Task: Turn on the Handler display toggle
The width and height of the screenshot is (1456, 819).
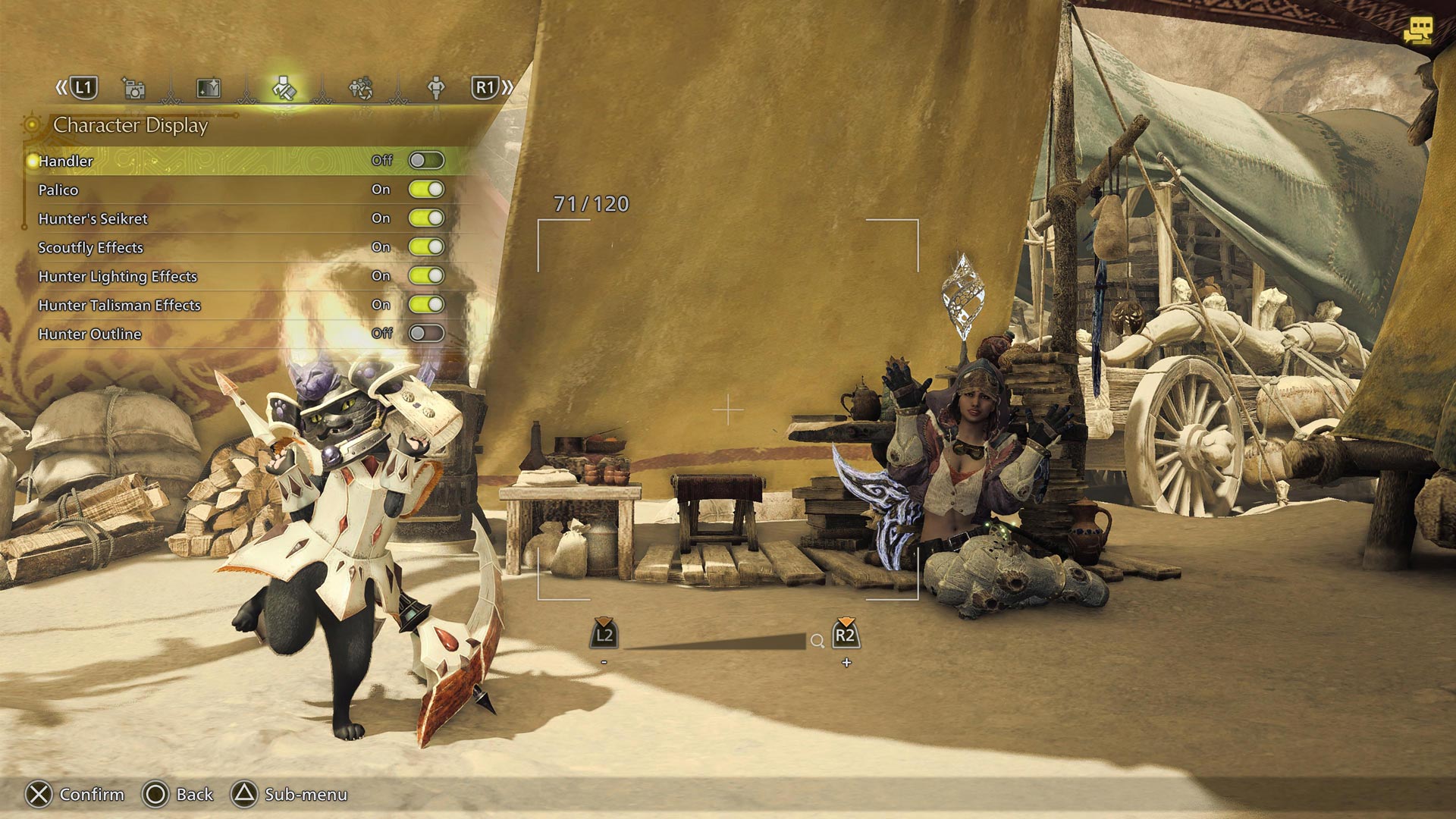Action: coord(428,160)
